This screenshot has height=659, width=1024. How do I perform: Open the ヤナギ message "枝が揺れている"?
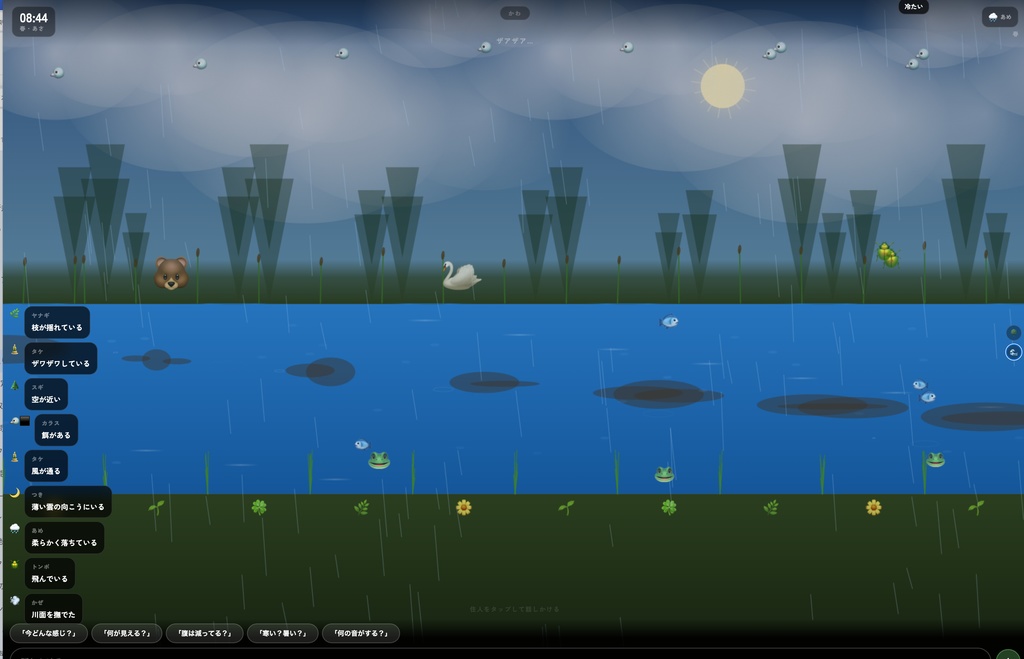click(x=57, y=322)
